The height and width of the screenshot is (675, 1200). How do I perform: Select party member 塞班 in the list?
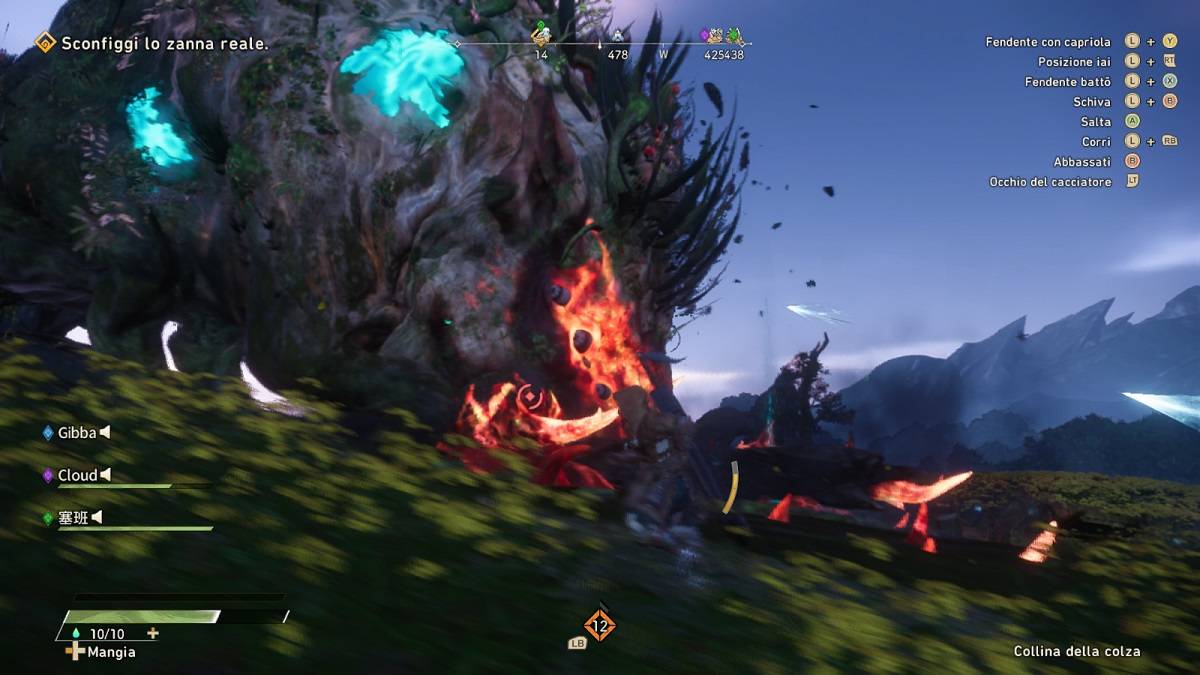coord(74,517)
